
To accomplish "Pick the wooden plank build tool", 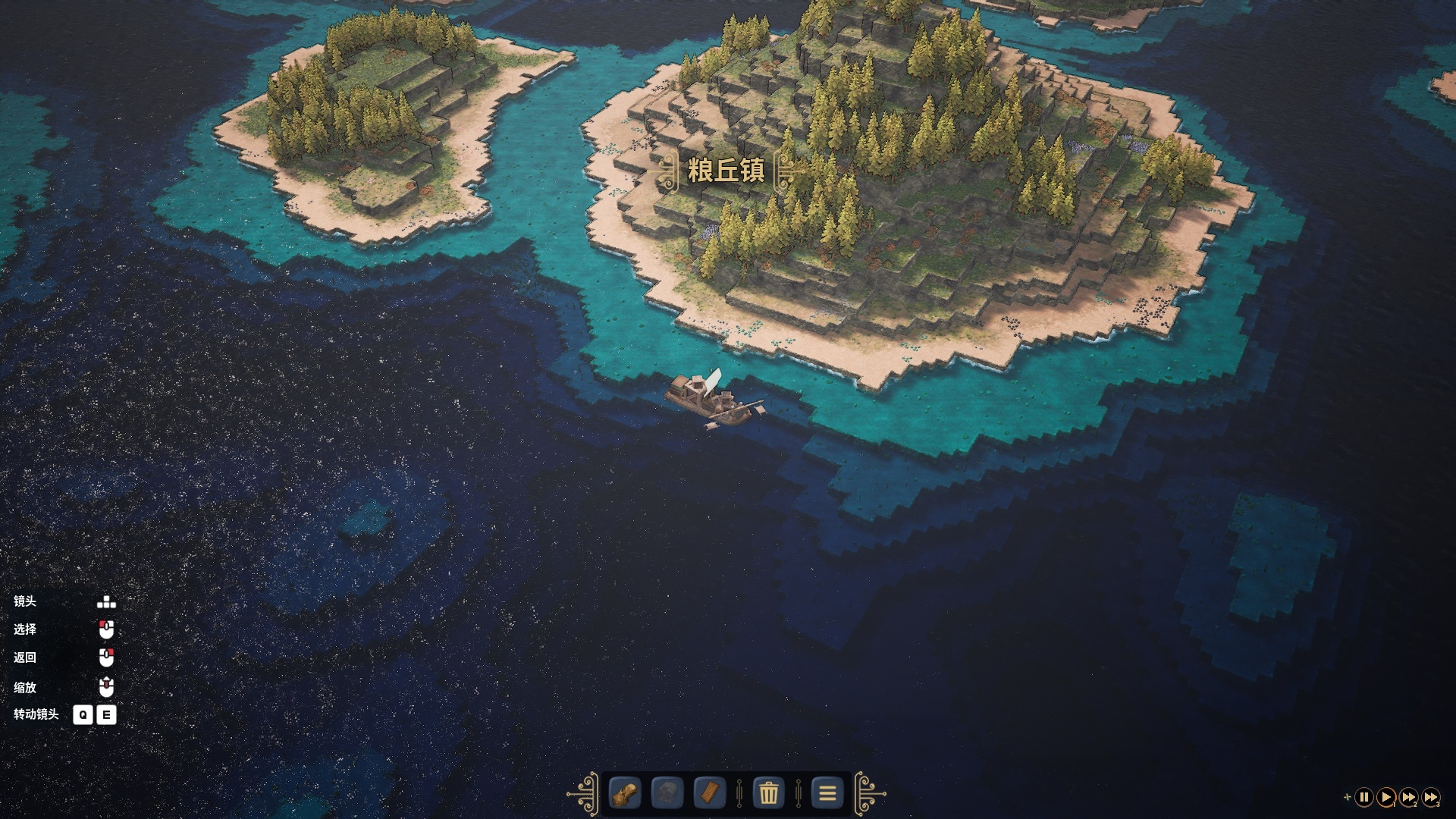I will [x=710, y=794].
